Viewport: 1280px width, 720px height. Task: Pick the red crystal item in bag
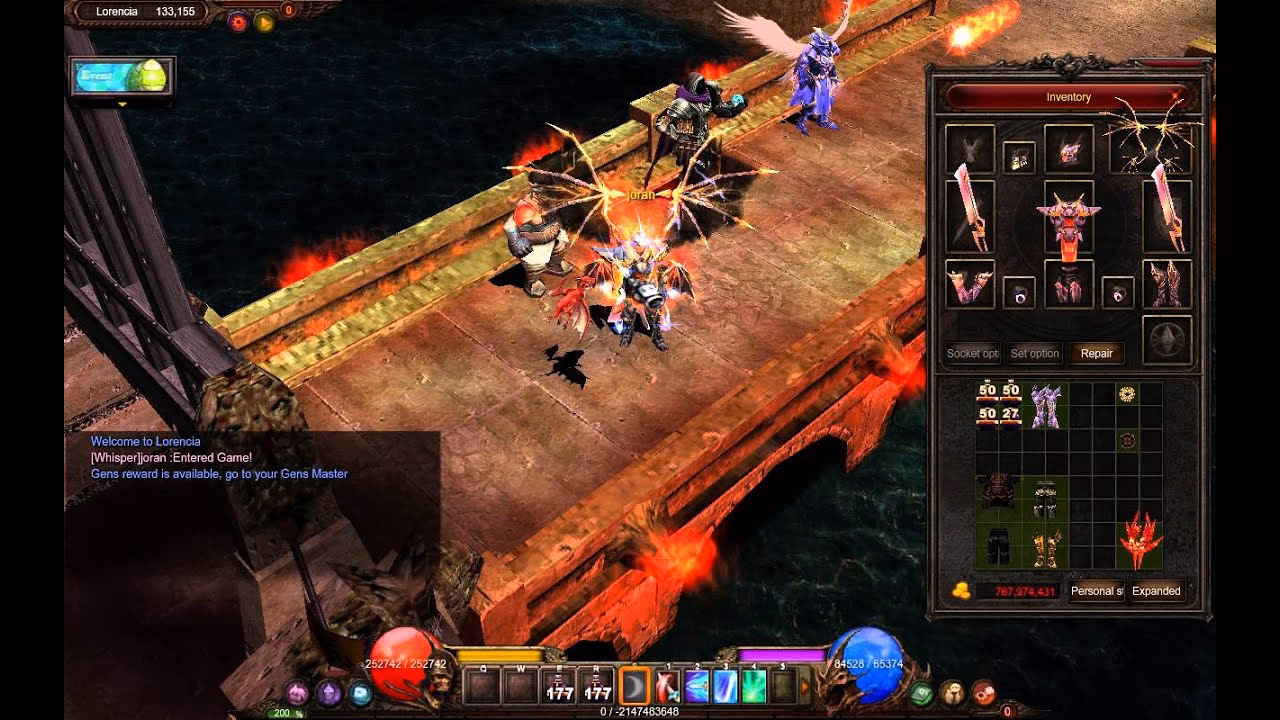point(1140,542)
